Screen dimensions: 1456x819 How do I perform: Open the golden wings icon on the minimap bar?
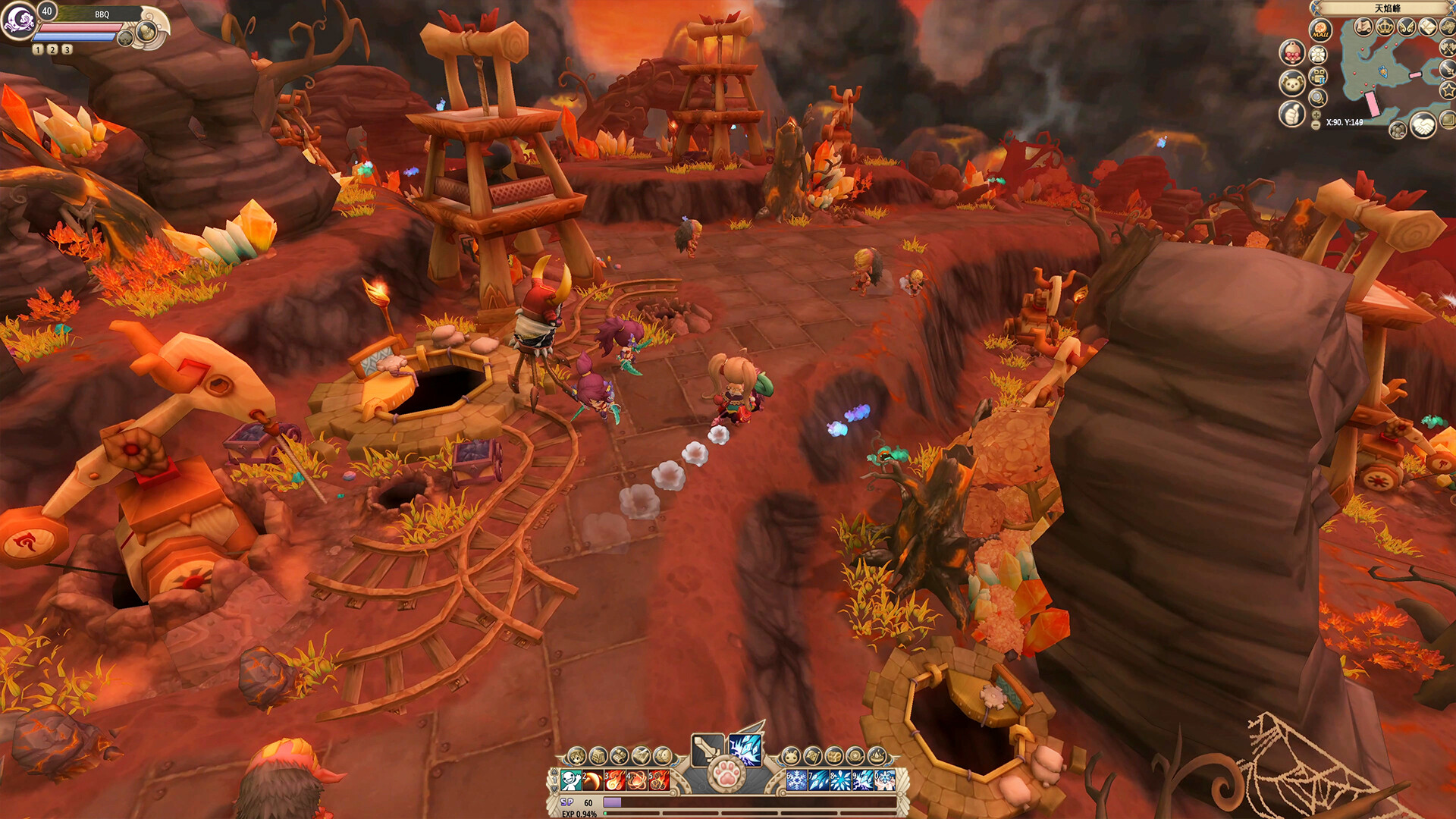click(x=1407, y=26)
